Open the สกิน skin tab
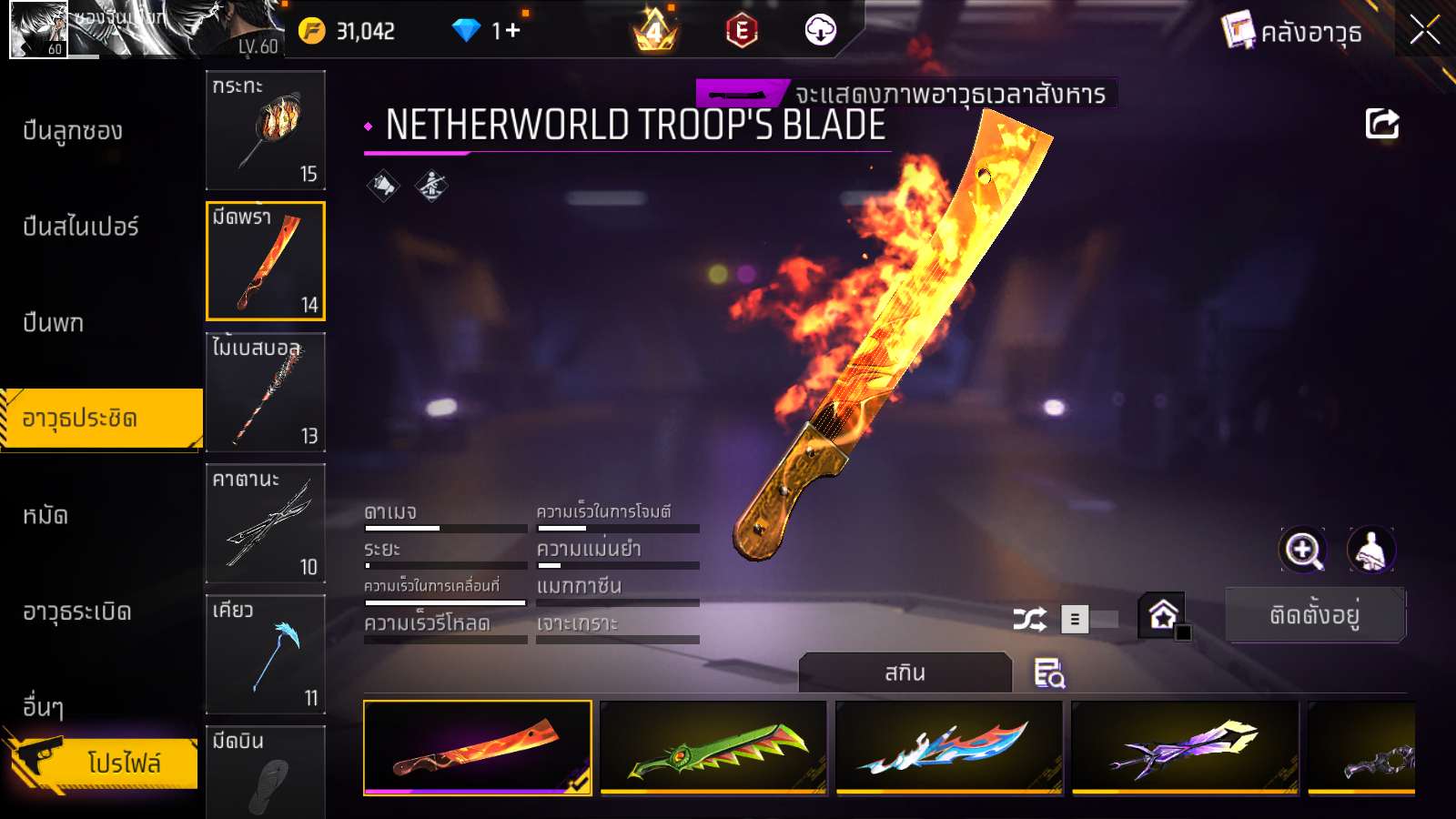1456x819 pixels. click(905, 672)
